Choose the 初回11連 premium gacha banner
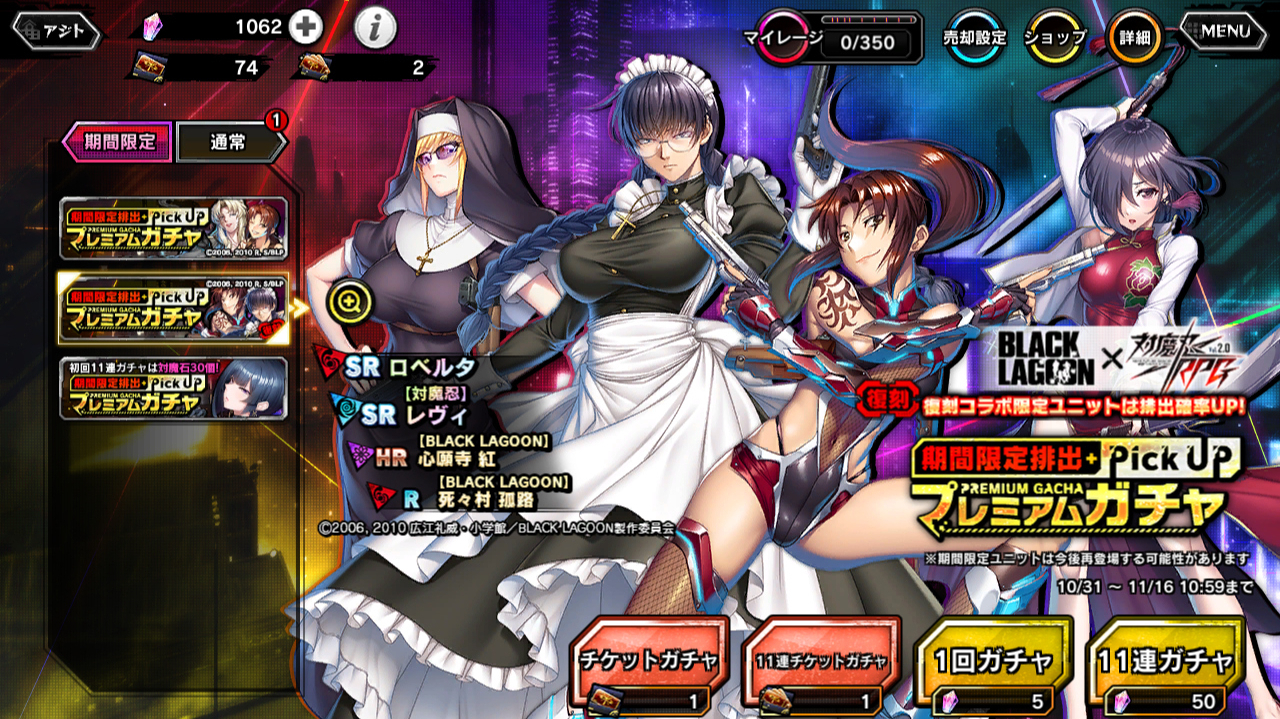Image resolution: width=1280 pixels, height=719 pixels. 174,387
